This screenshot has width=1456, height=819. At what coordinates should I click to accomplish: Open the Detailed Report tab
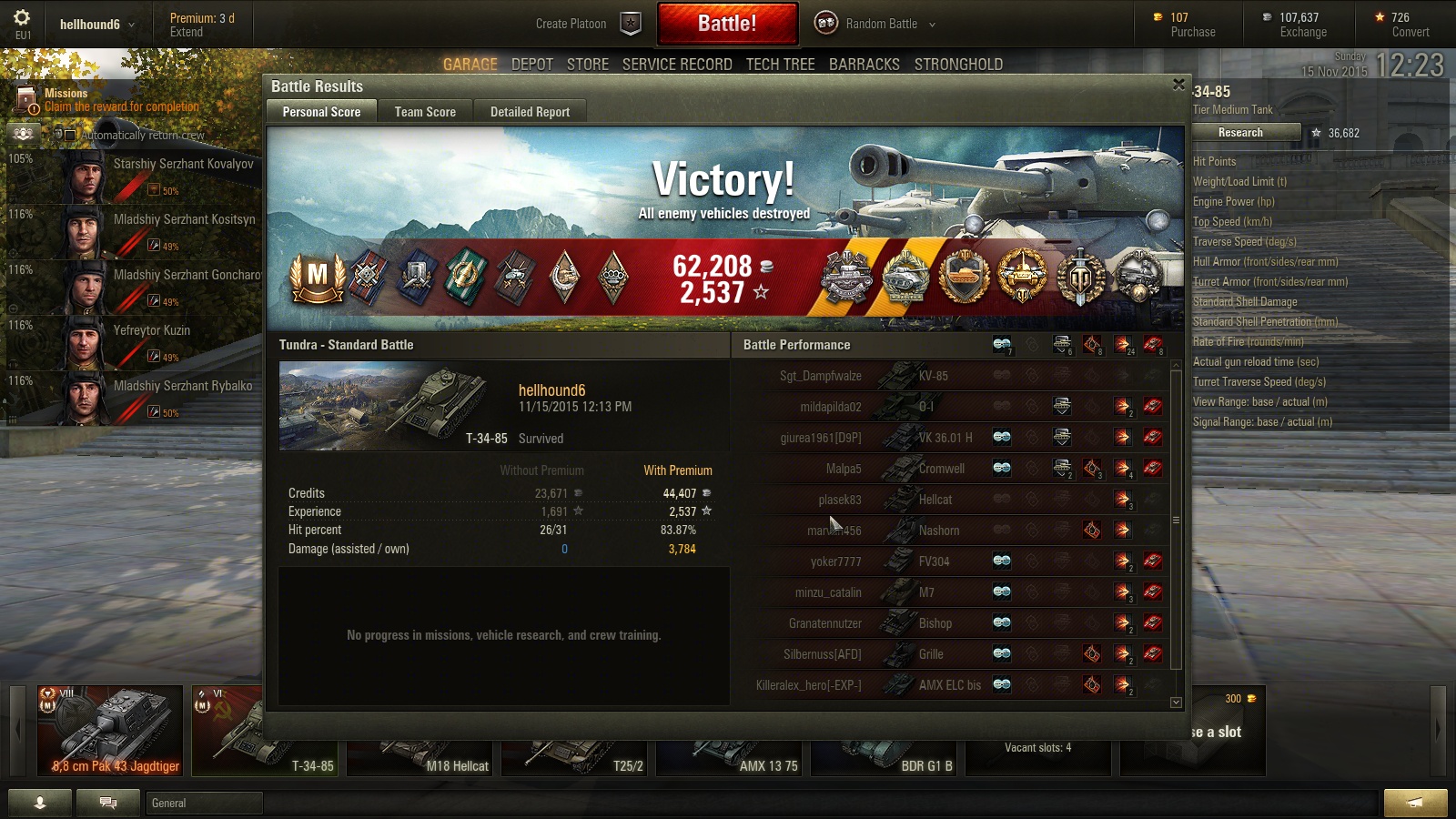[530, 112]
